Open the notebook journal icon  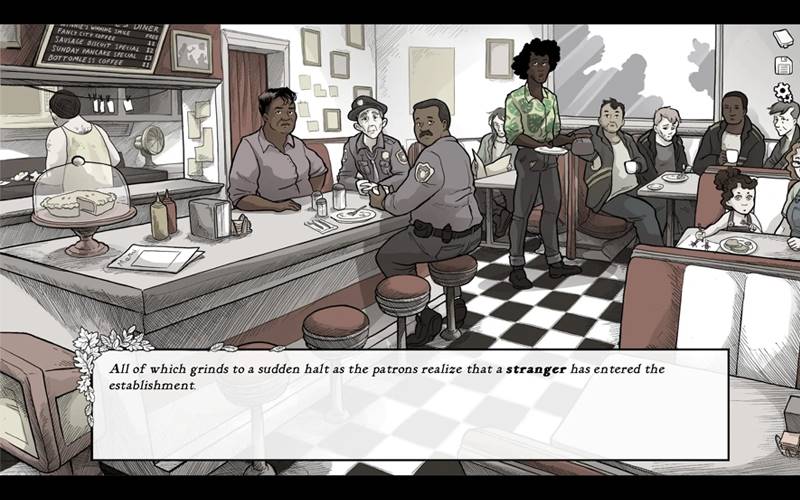pos(783,39)
